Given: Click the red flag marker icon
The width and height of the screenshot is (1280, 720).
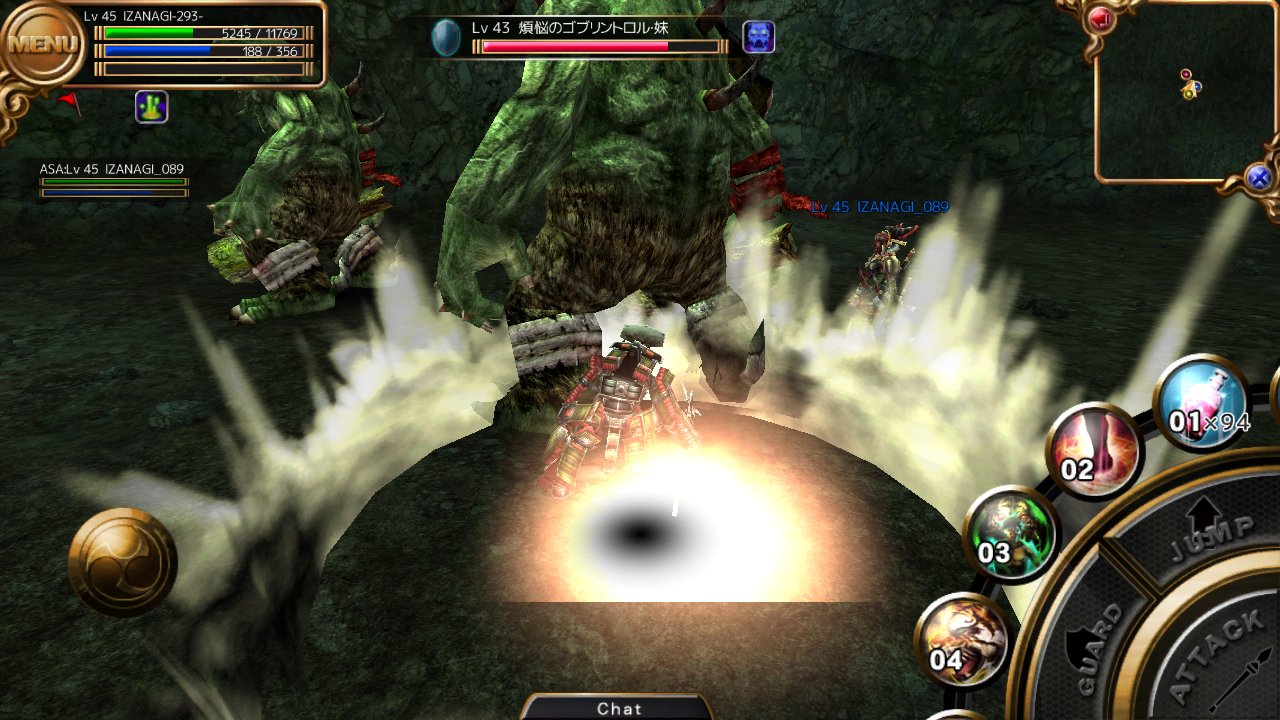Looking at the screenshot, I should click(x=69, y=101).
